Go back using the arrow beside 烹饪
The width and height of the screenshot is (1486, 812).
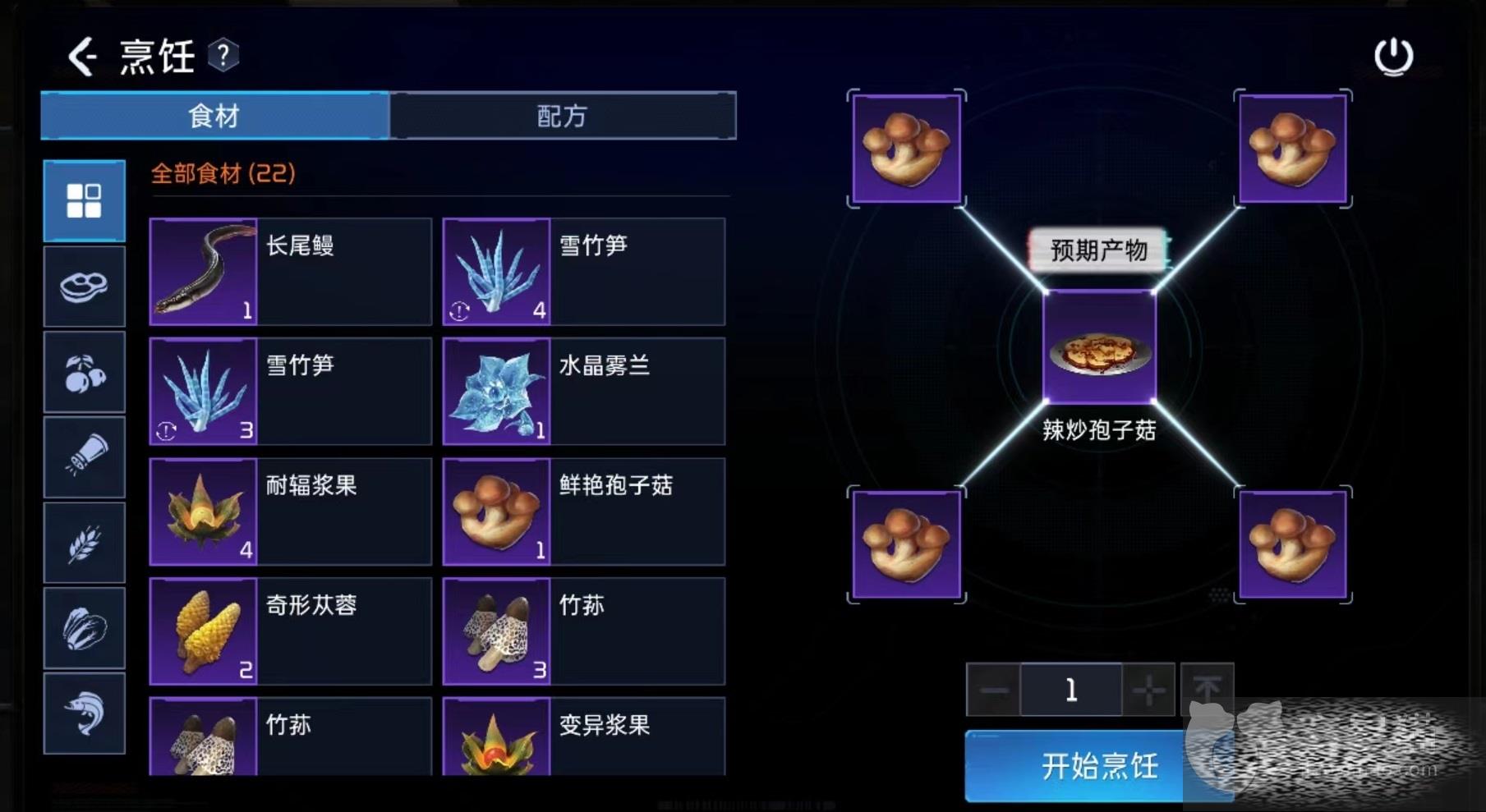pyautogui.click(x=82, y=57)
